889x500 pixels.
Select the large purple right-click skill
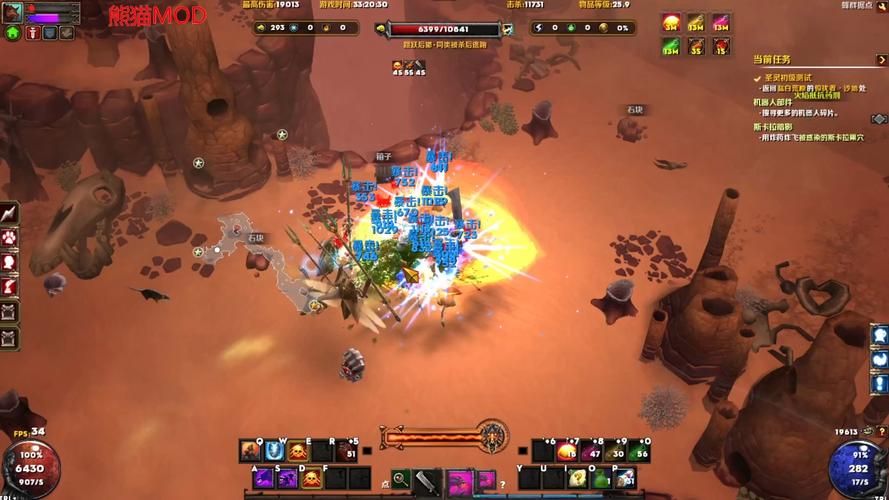(x=460, y=480)
